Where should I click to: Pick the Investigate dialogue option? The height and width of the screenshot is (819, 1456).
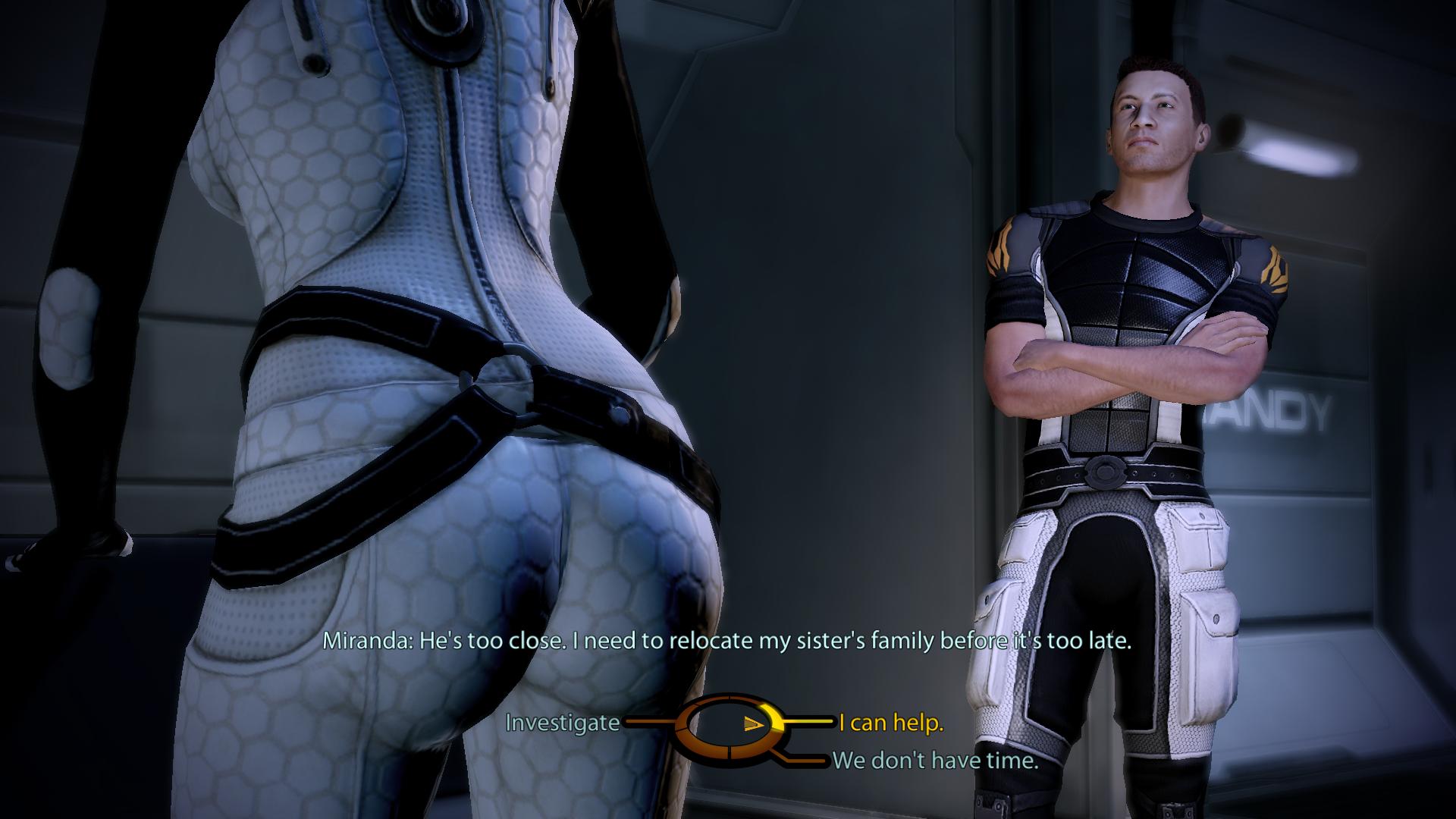click(562, 723)
